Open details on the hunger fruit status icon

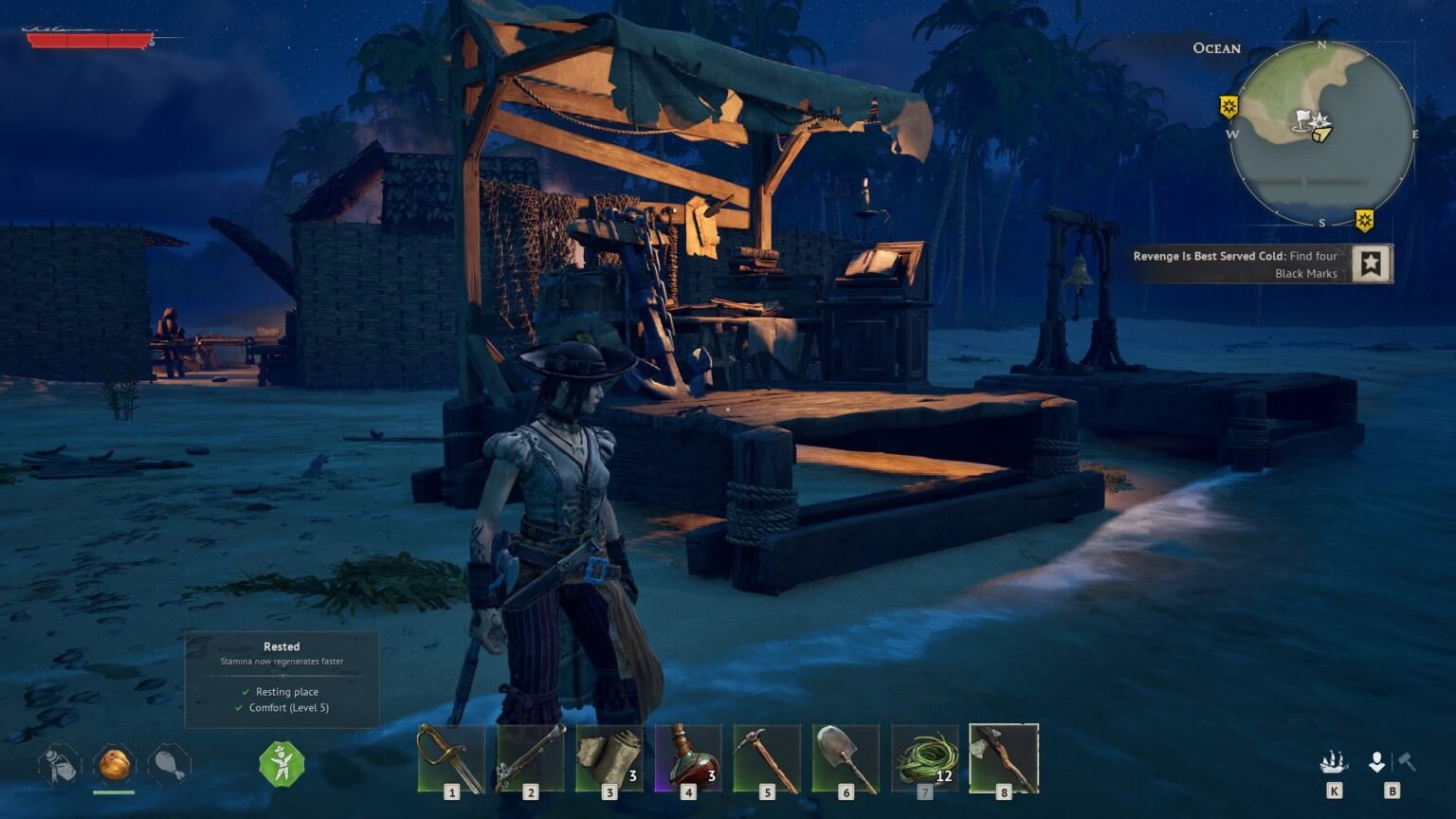click(x=113, y=766)
